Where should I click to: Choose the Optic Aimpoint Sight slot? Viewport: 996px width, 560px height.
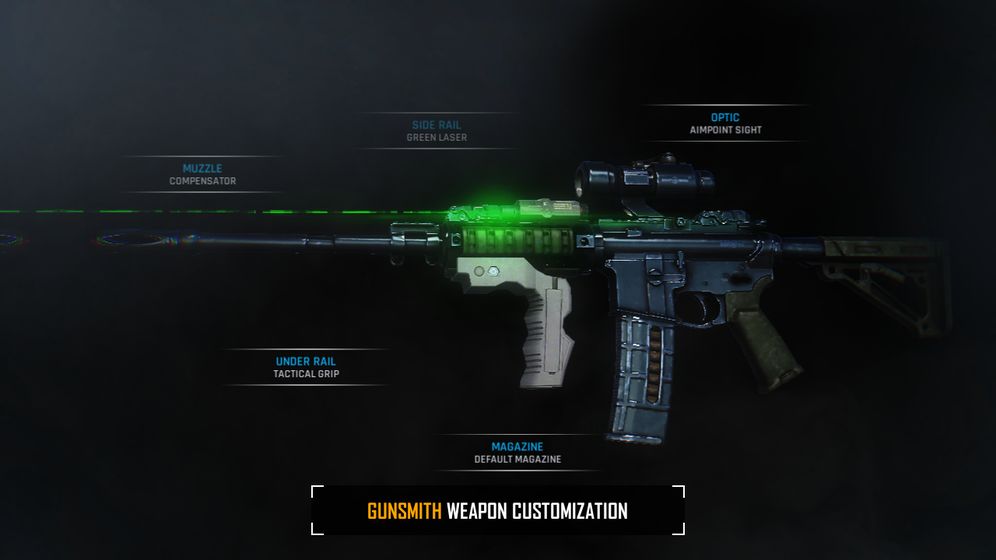point(725,123)
